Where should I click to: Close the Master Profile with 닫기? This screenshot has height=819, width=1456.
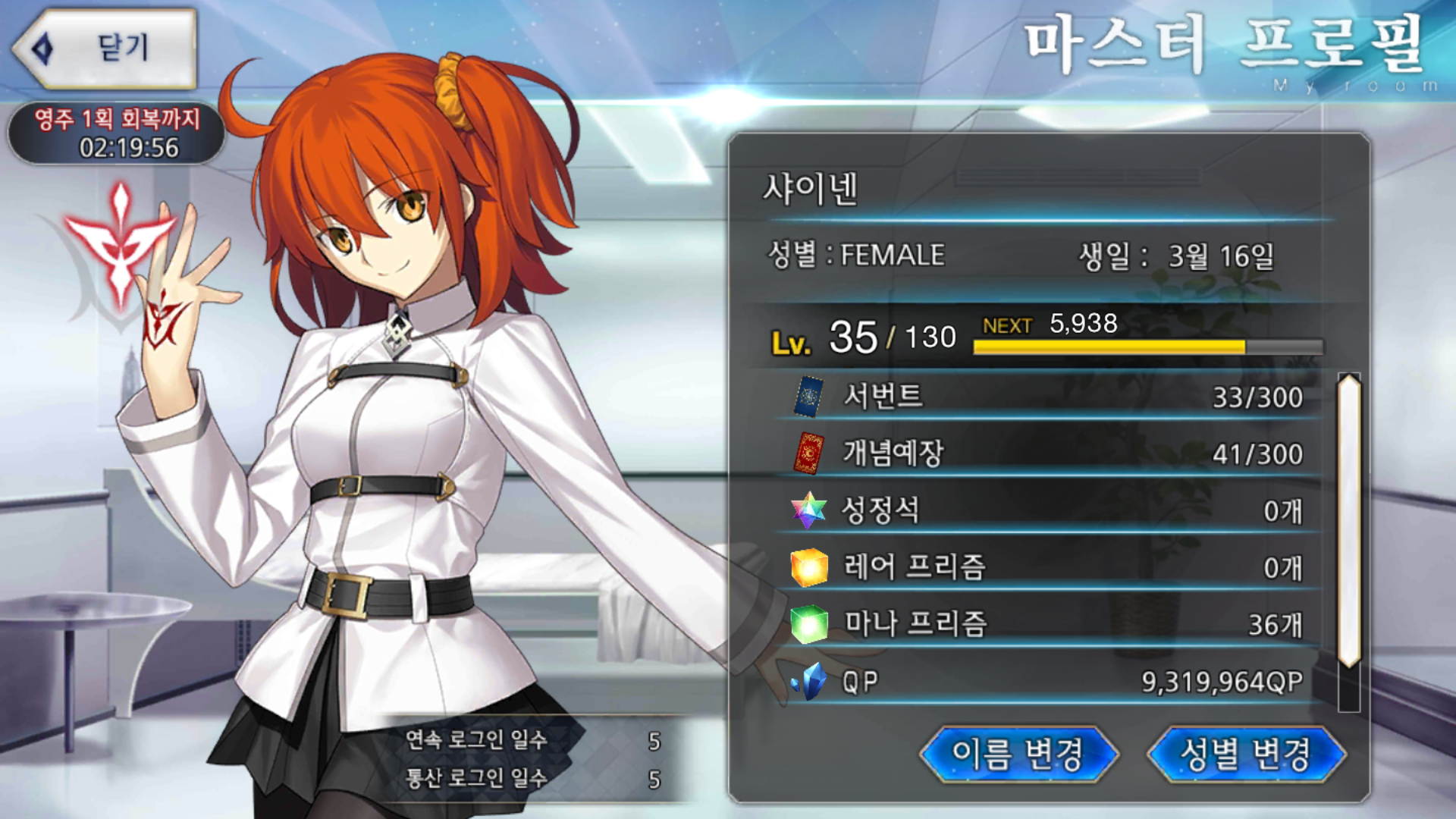click(106, 49)
